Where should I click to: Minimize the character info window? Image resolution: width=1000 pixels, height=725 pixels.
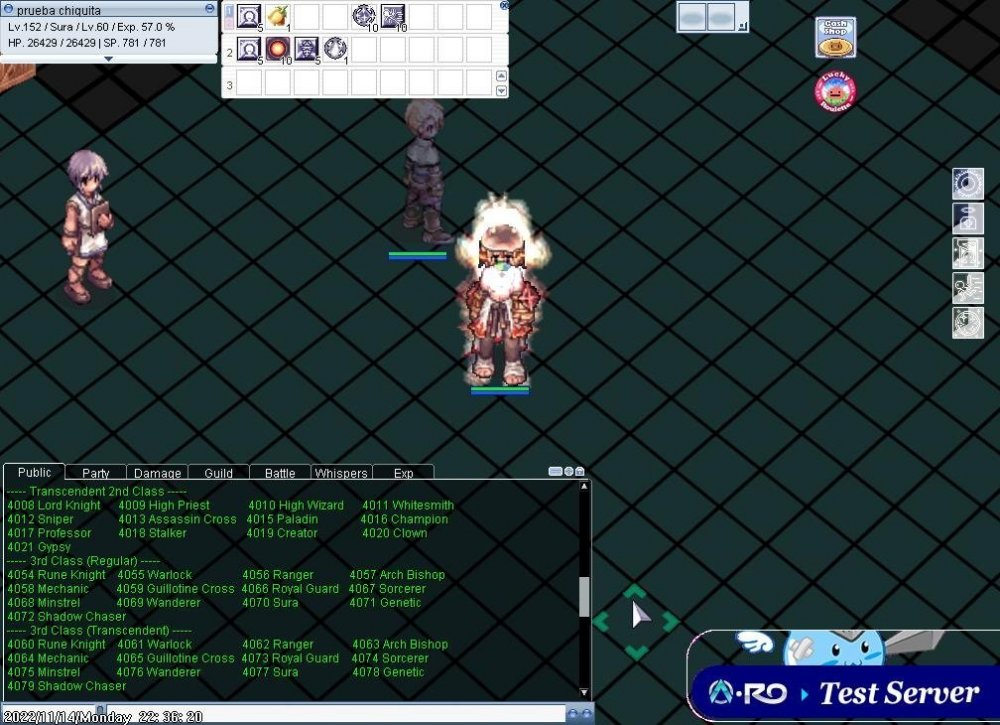click(x=209, y=8)
